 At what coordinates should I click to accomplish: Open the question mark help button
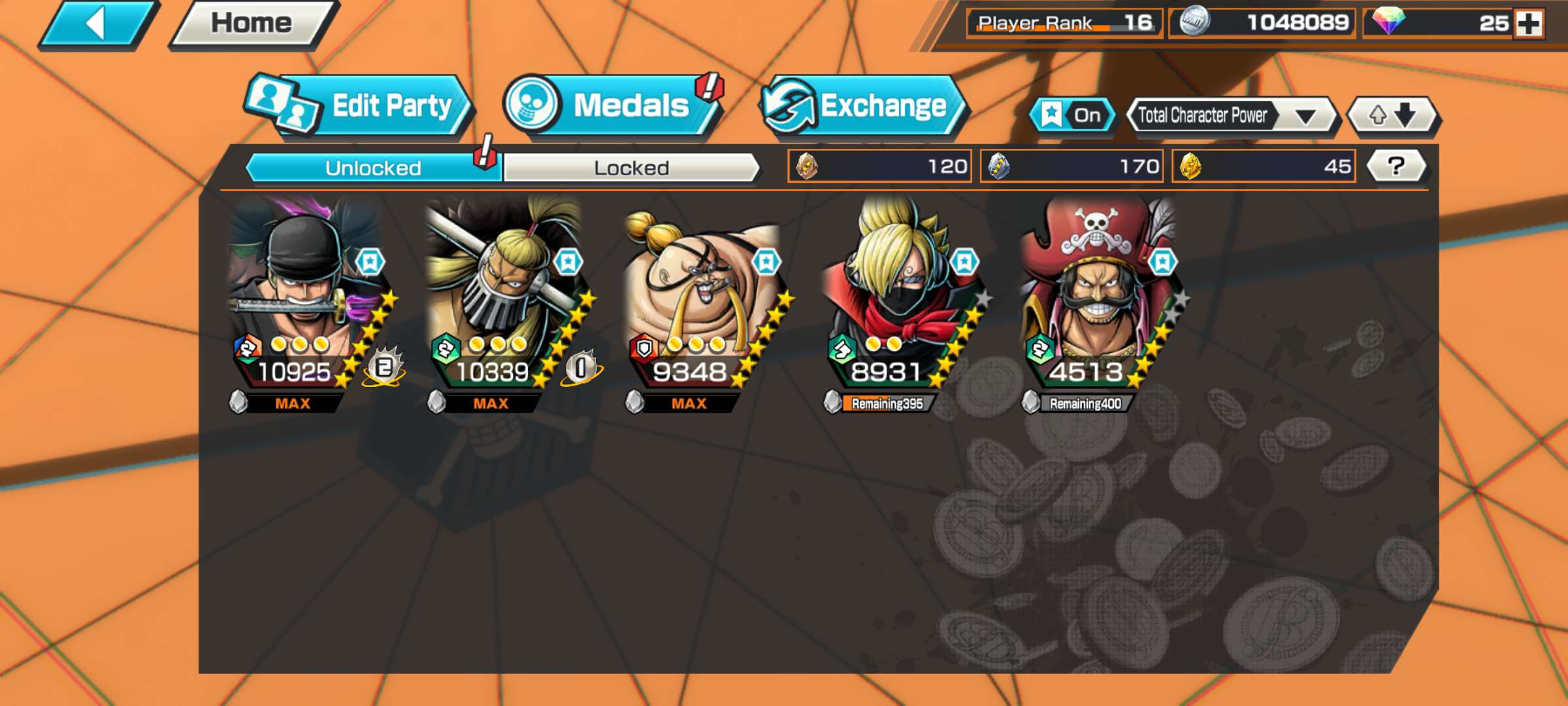click(x=1396, y=166)
